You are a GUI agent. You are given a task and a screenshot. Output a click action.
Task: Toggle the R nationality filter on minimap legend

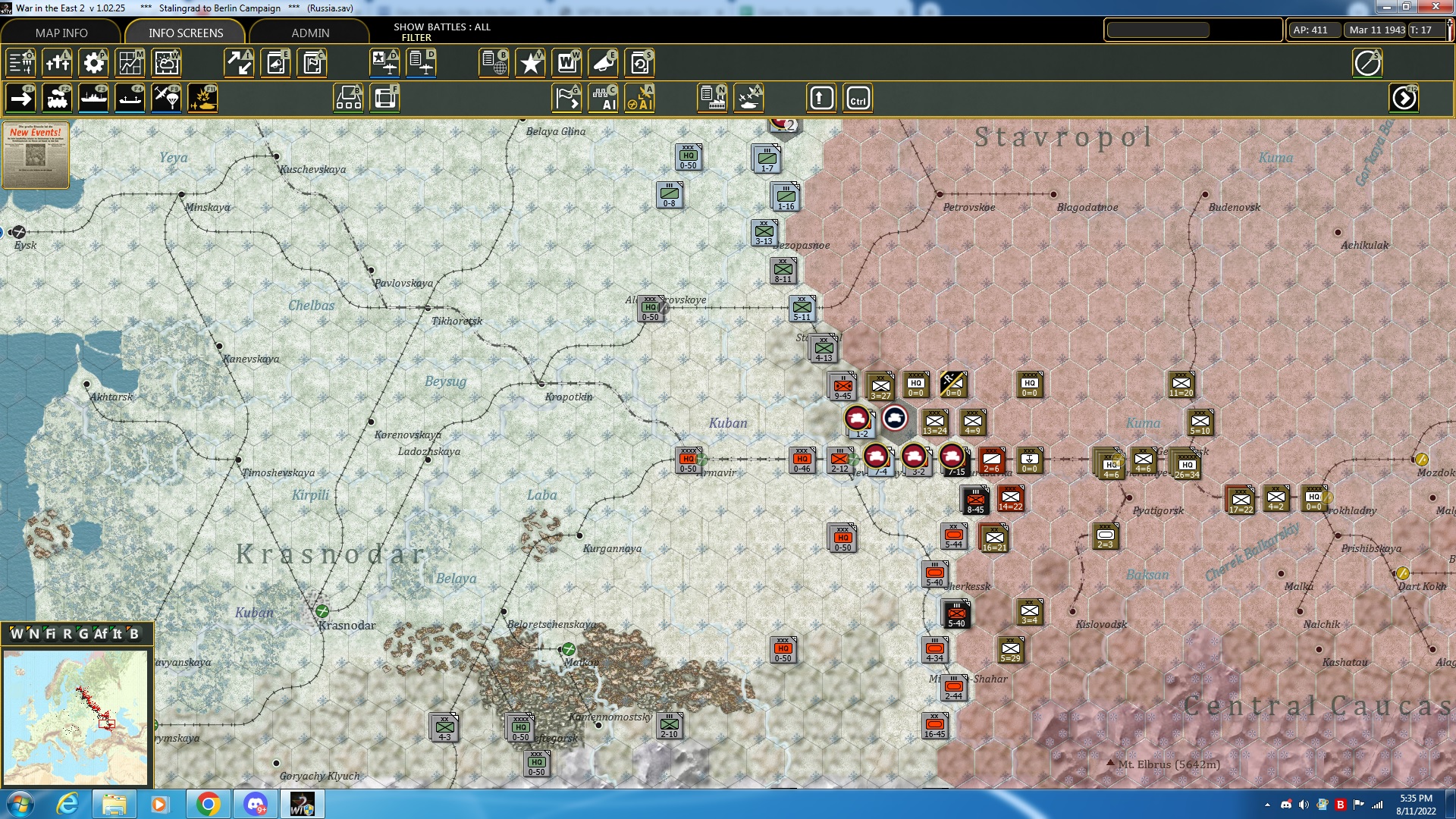67,634
